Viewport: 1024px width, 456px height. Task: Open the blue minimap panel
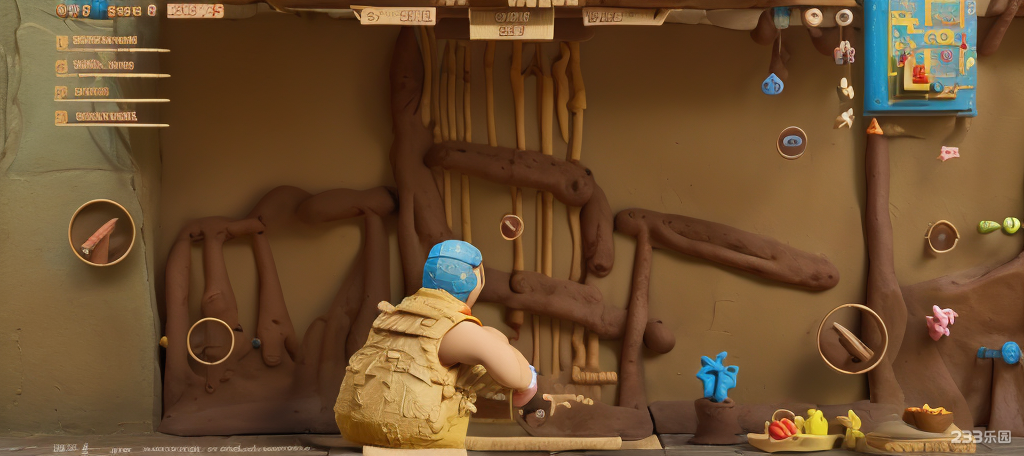coord(919,56)
